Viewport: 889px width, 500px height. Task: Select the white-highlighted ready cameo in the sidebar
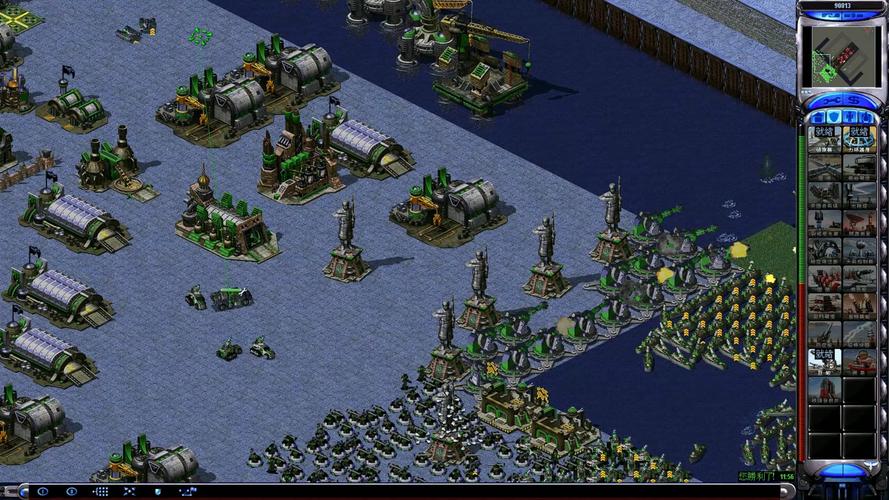825,360
